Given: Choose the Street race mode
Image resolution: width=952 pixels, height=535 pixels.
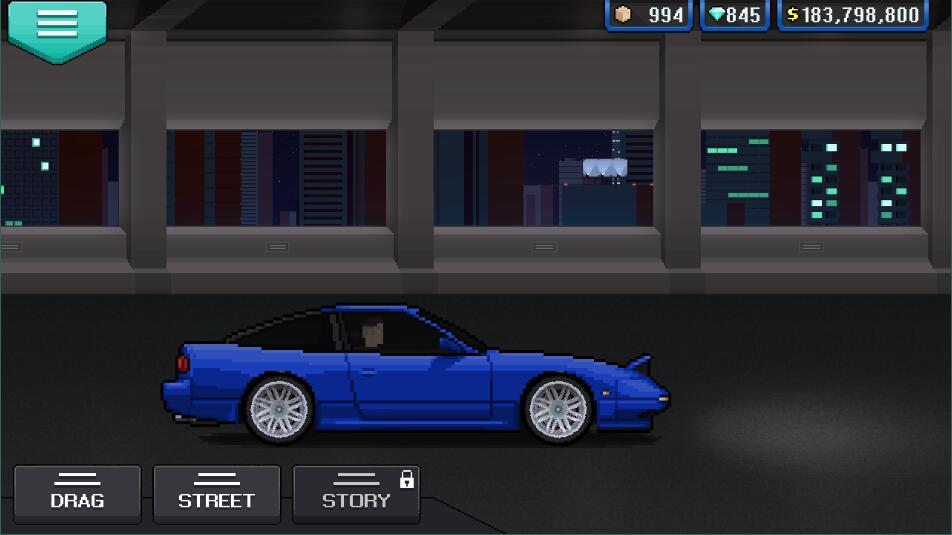Looking at the screenshot, I should (x=216, y=493).
